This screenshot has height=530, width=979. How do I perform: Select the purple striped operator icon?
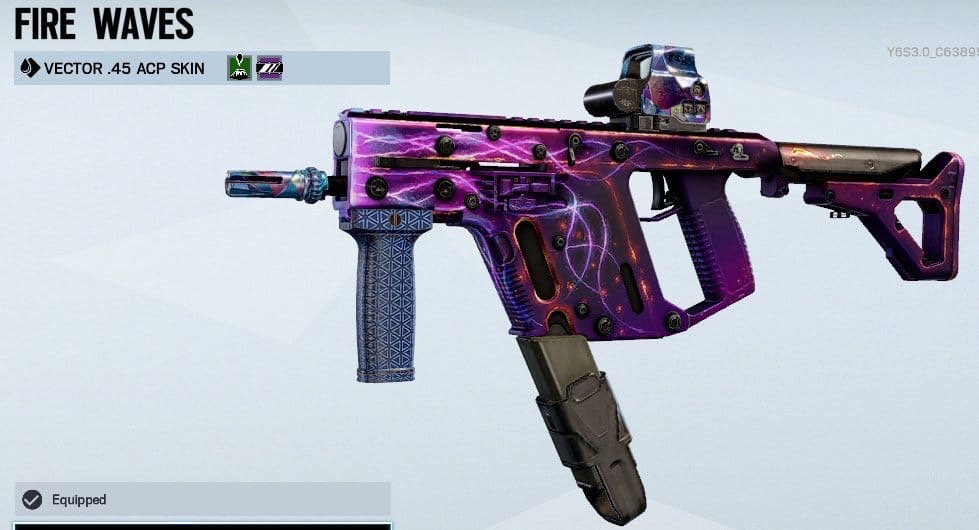[269, 68]
